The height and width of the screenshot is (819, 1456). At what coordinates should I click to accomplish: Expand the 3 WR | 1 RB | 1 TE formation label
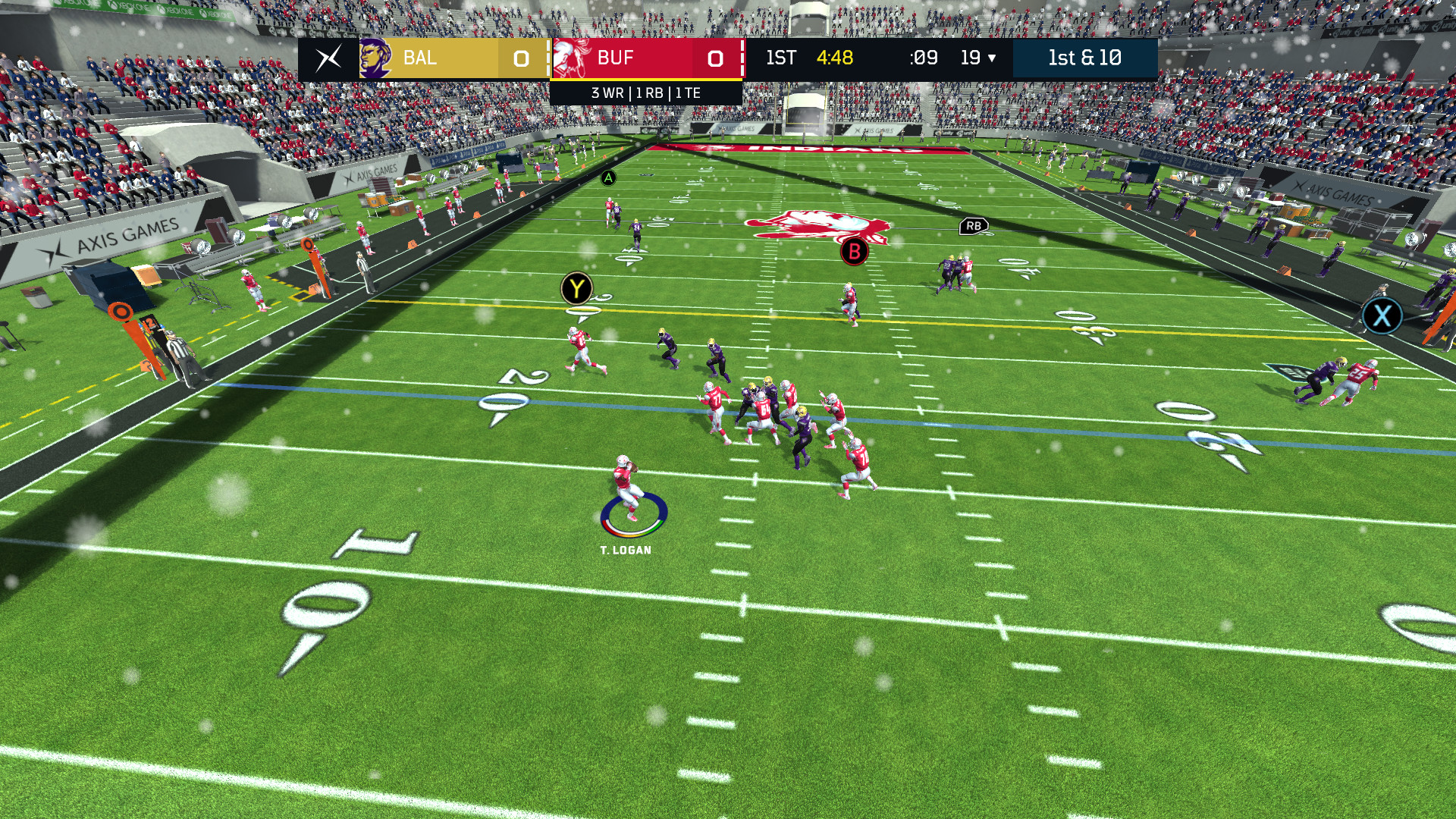647,93
